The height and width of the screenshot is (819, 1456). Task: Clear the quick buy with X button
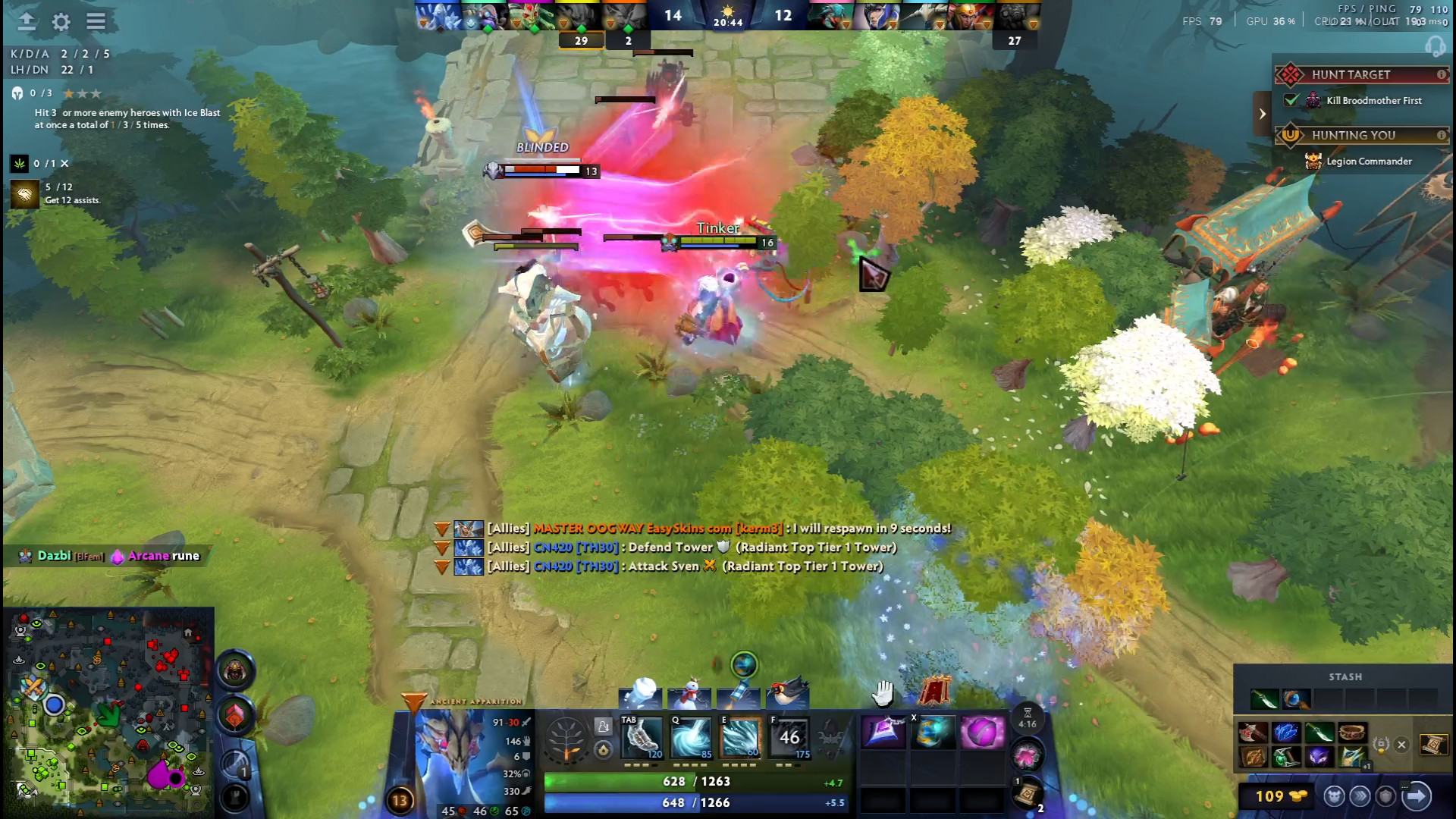1401,745
